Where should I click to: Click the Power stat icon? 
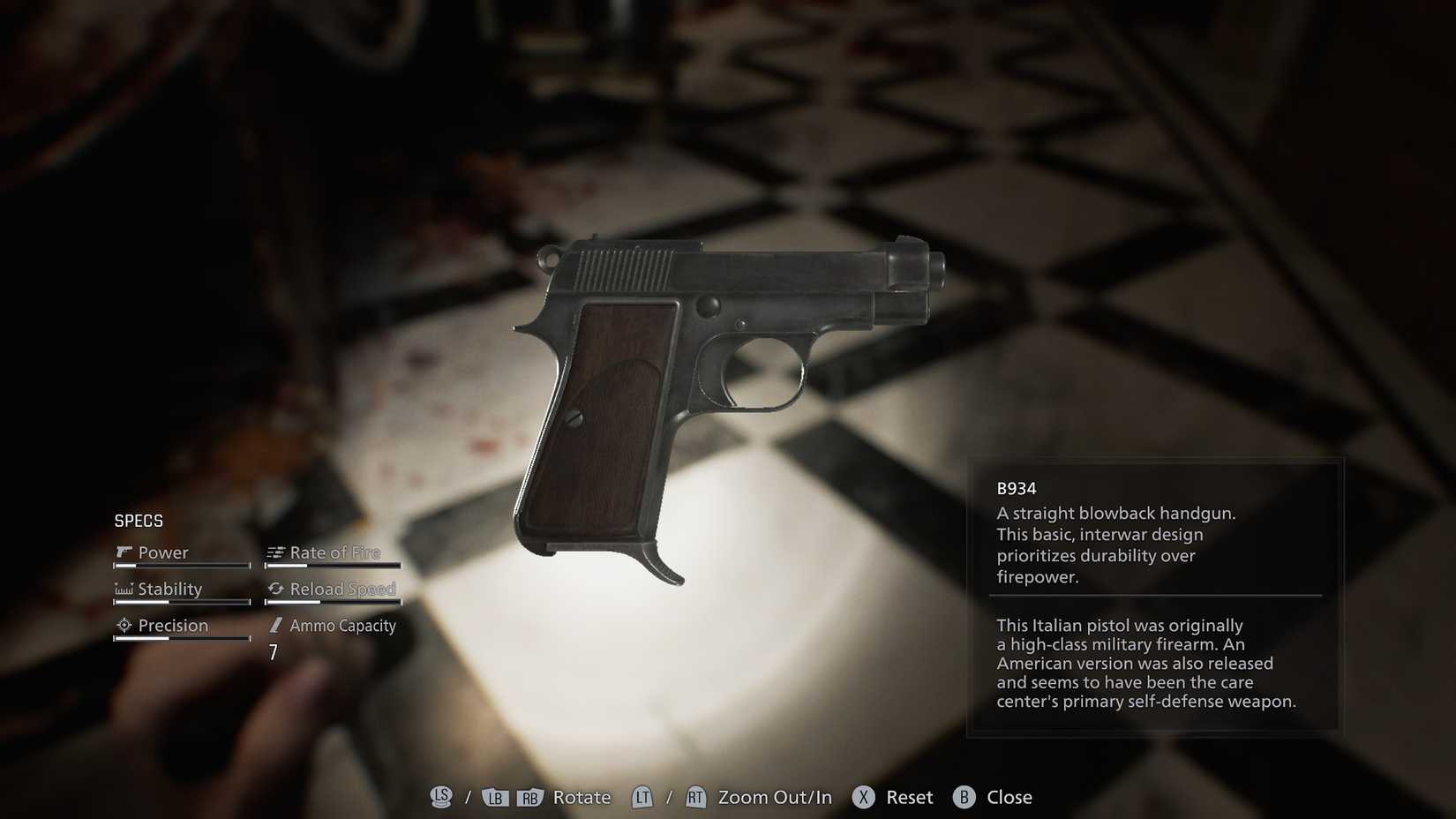point(124,552)
